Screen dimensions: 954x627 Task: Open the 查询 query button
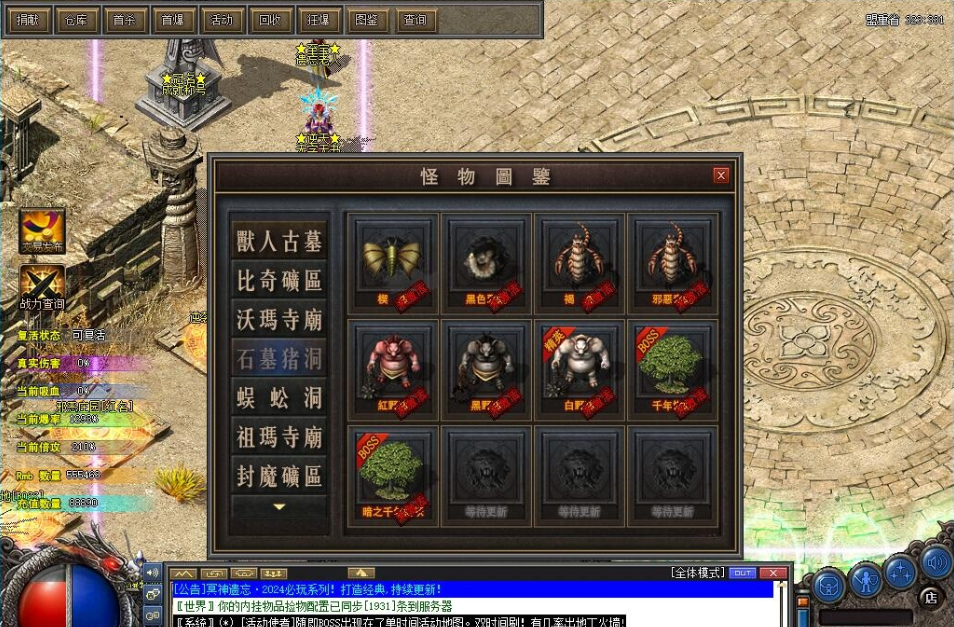coord(414,19)
